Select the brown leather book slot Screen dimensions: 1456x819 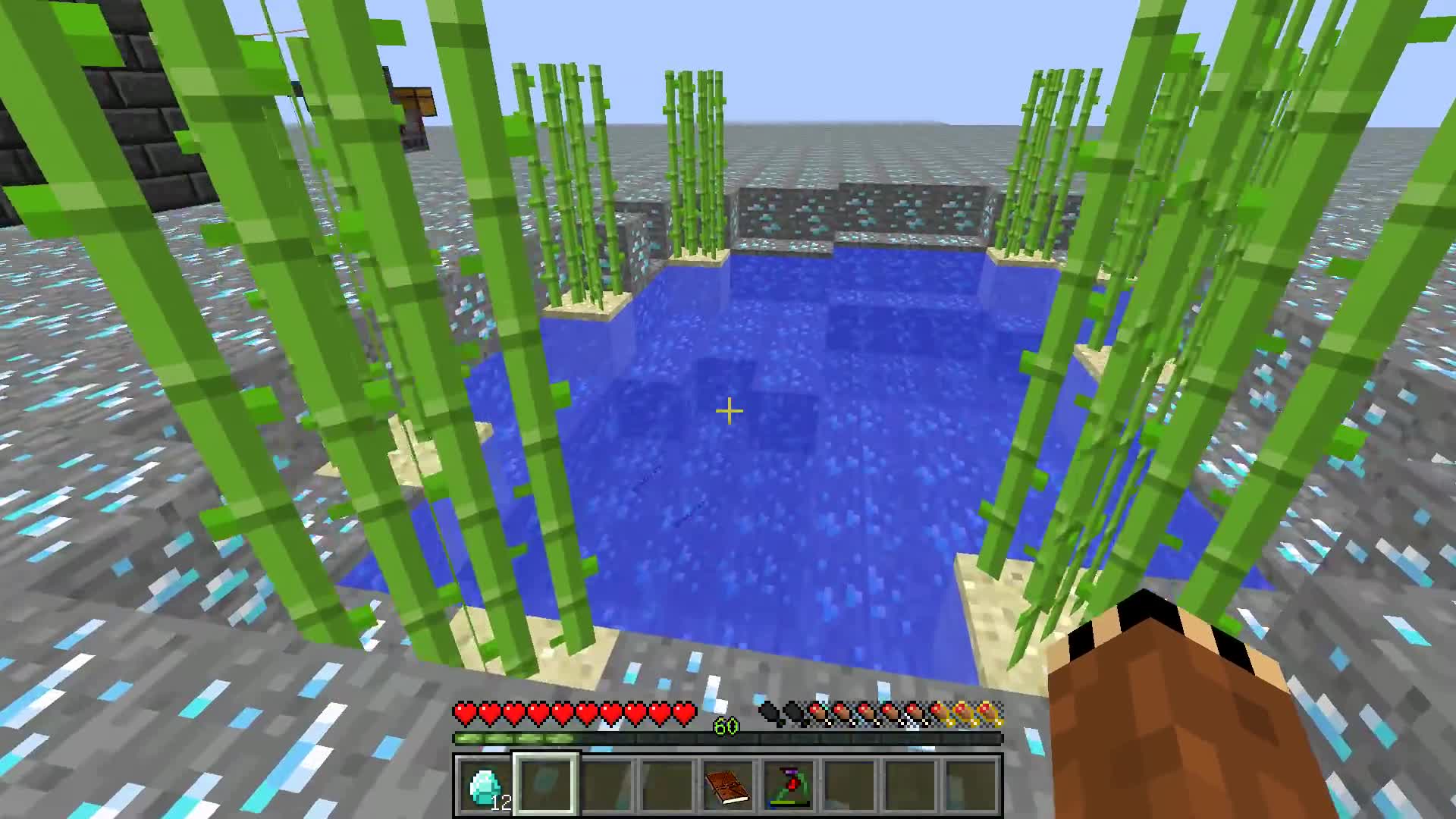click(728, 786)
